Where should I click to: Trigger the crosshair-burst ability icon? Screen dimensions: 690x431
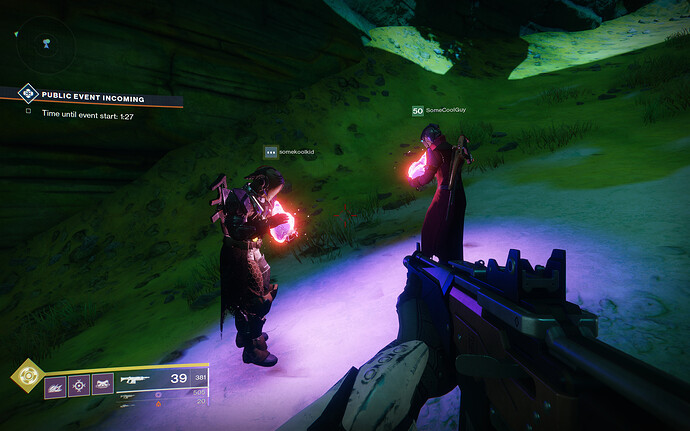point(79,385)
